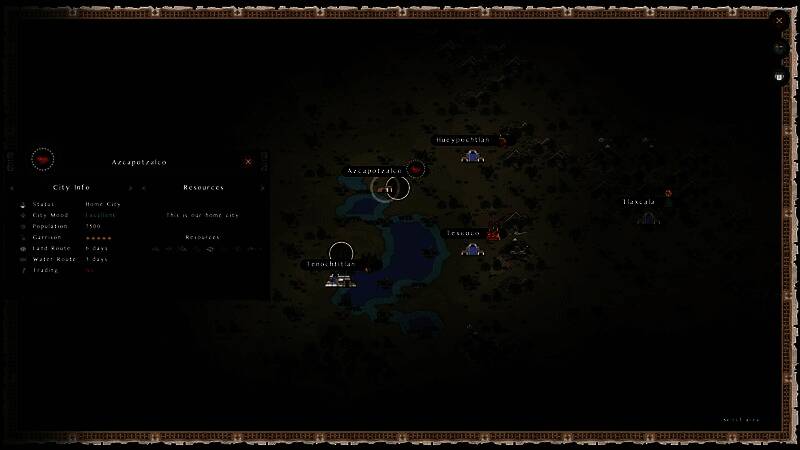Close the Azcapotzalco city panel
The height and width of the screenshot is (450, 800).
point(248,161)
